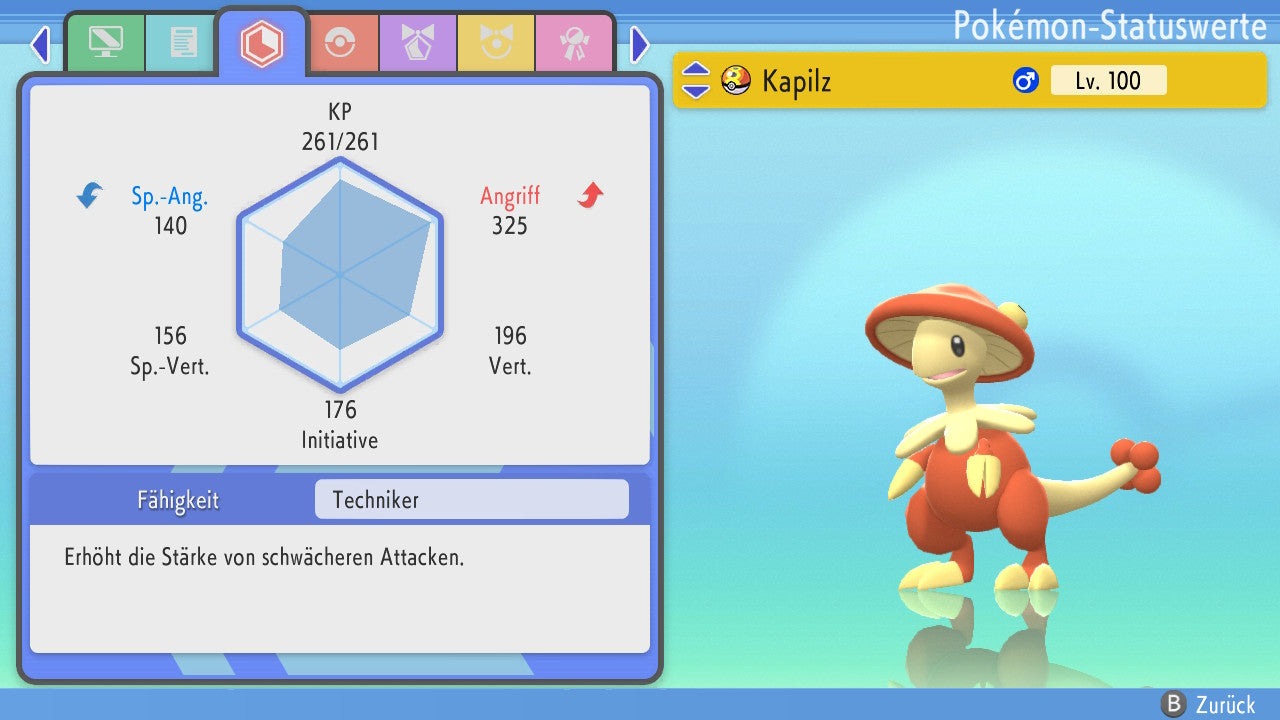Select the active hexagon stats tab
This screenshot has width=1280, height=720.
pos(262,43)
